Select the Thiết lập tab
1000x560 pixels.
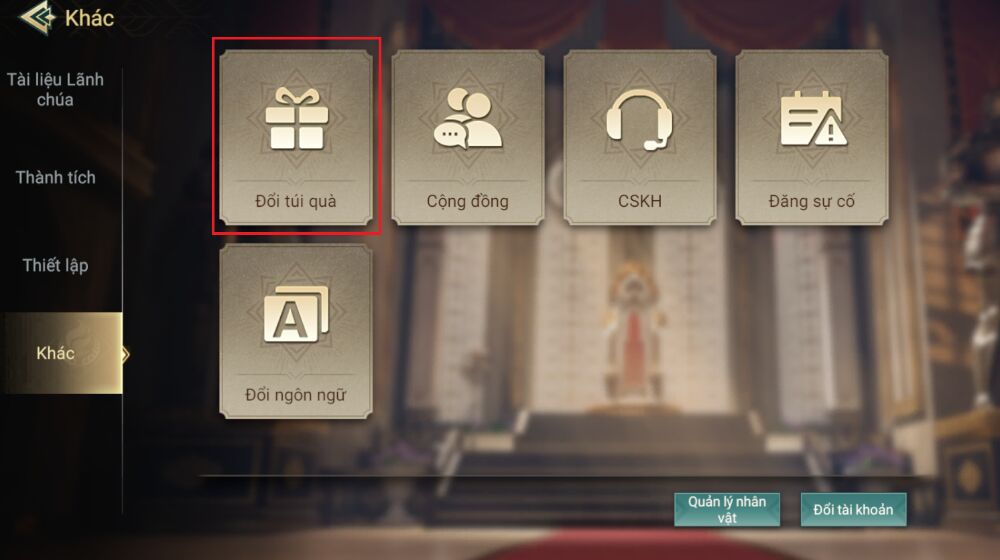(56, 266)
